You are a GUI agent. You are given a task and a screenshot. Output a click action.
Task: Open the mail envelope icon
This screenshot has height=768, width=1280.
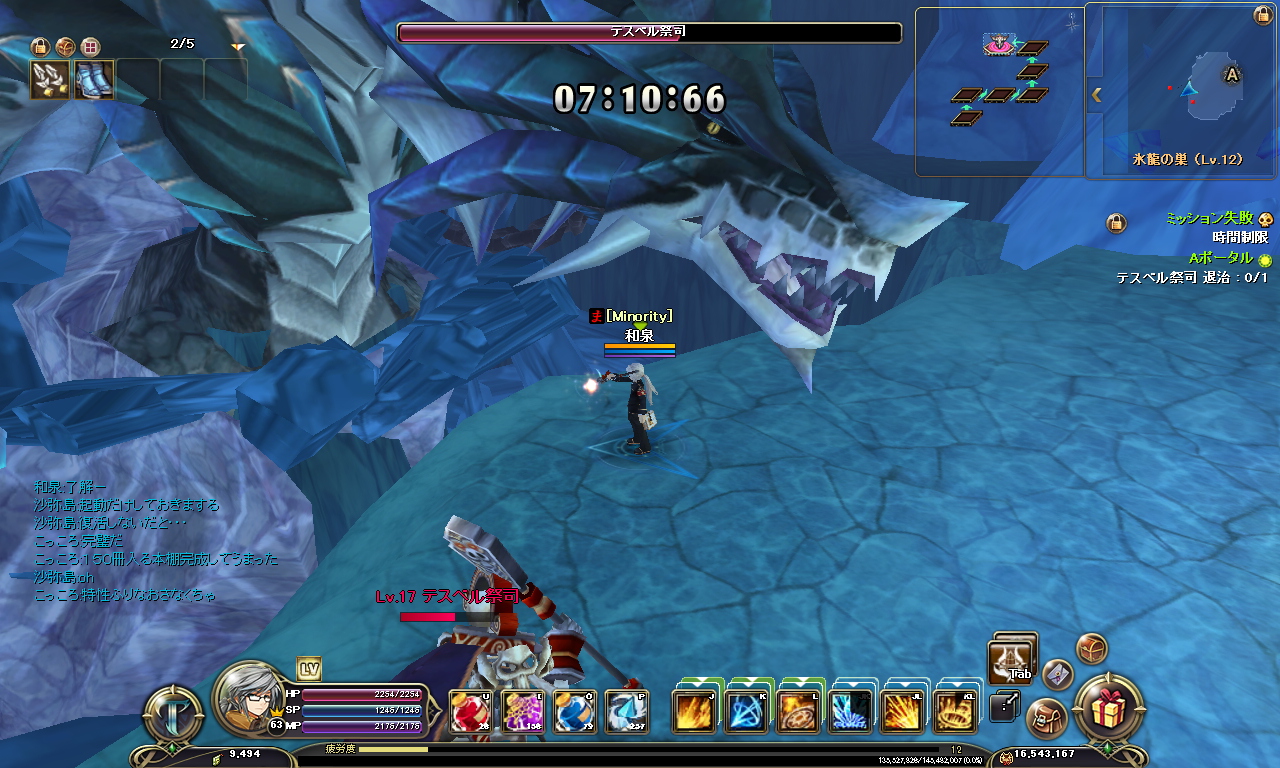click(1058, 675)
